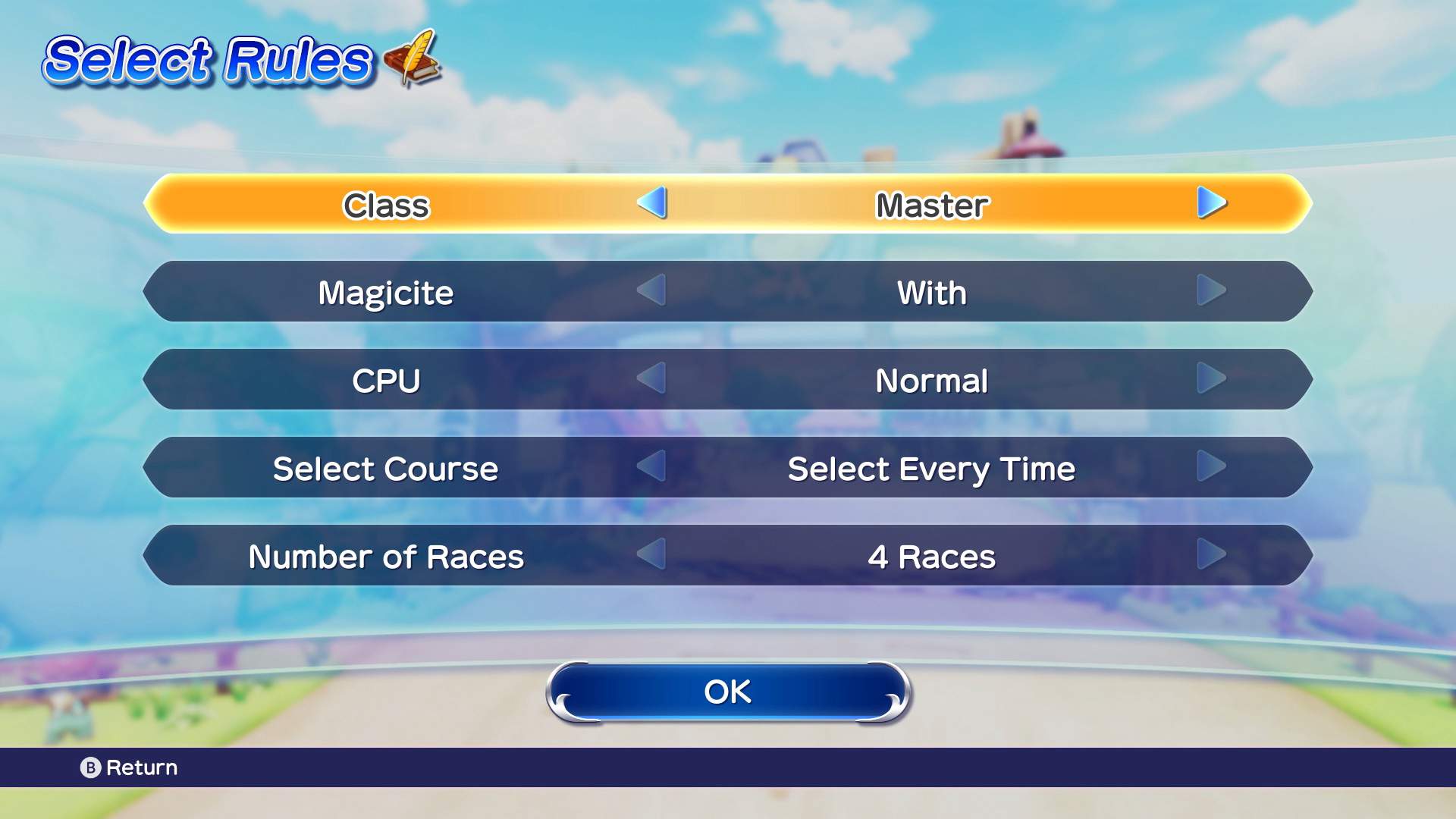Change Magicite setting with left arrow

tap(652, 290)
